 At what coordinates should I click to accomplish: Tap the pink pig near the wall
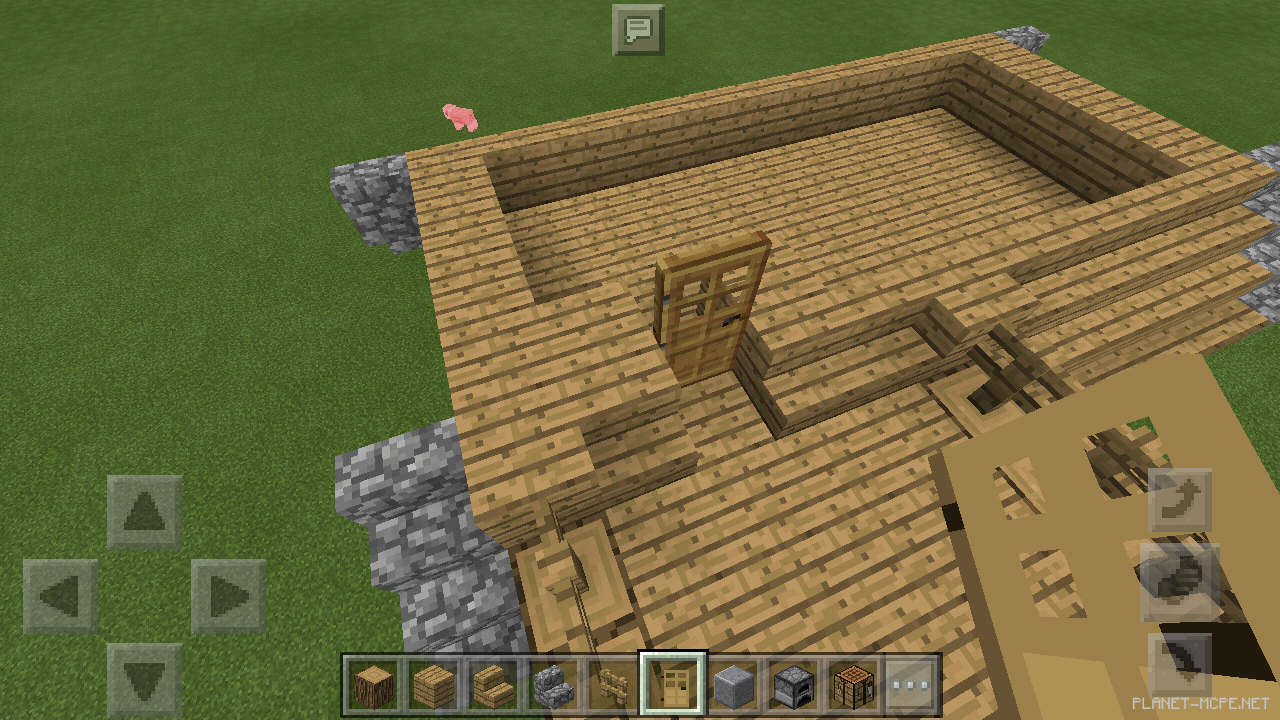click(458, 117)
